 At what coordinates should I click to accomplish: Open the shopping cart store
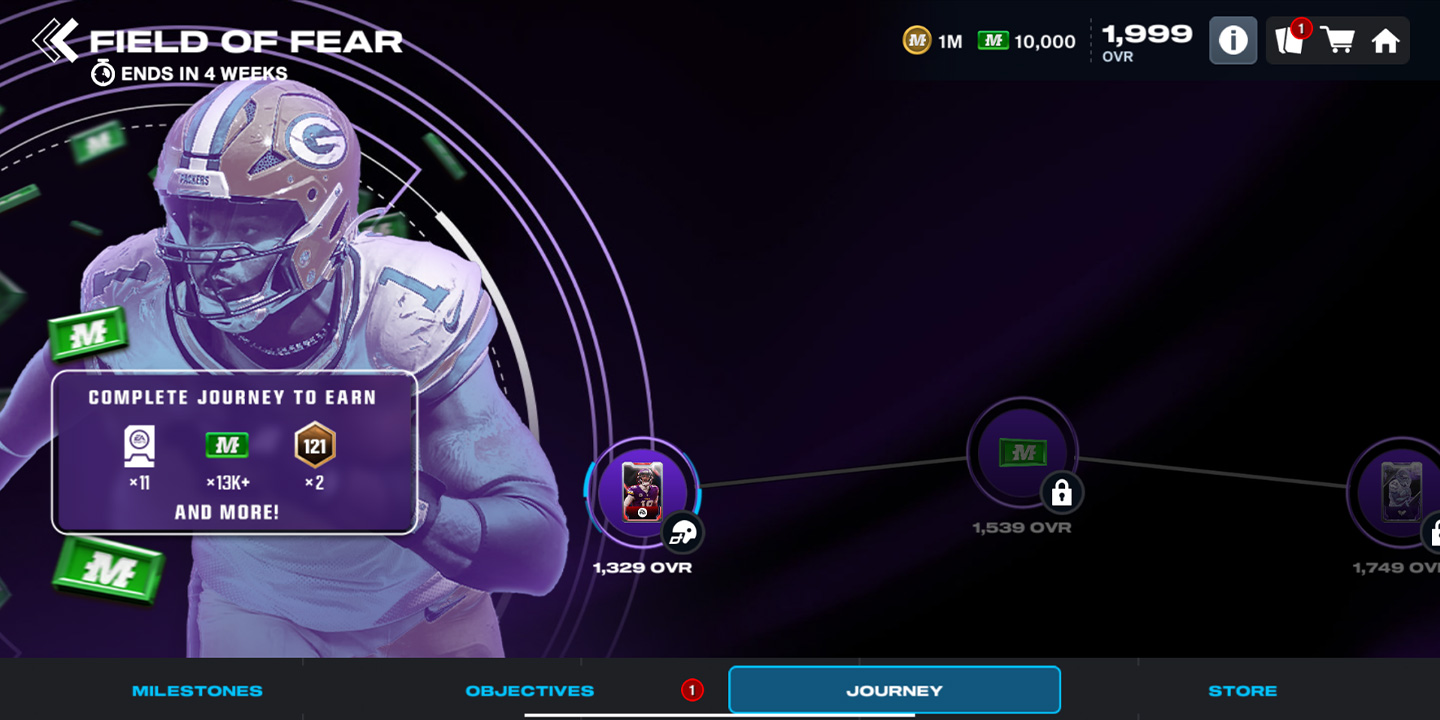tap(1337, 41)
